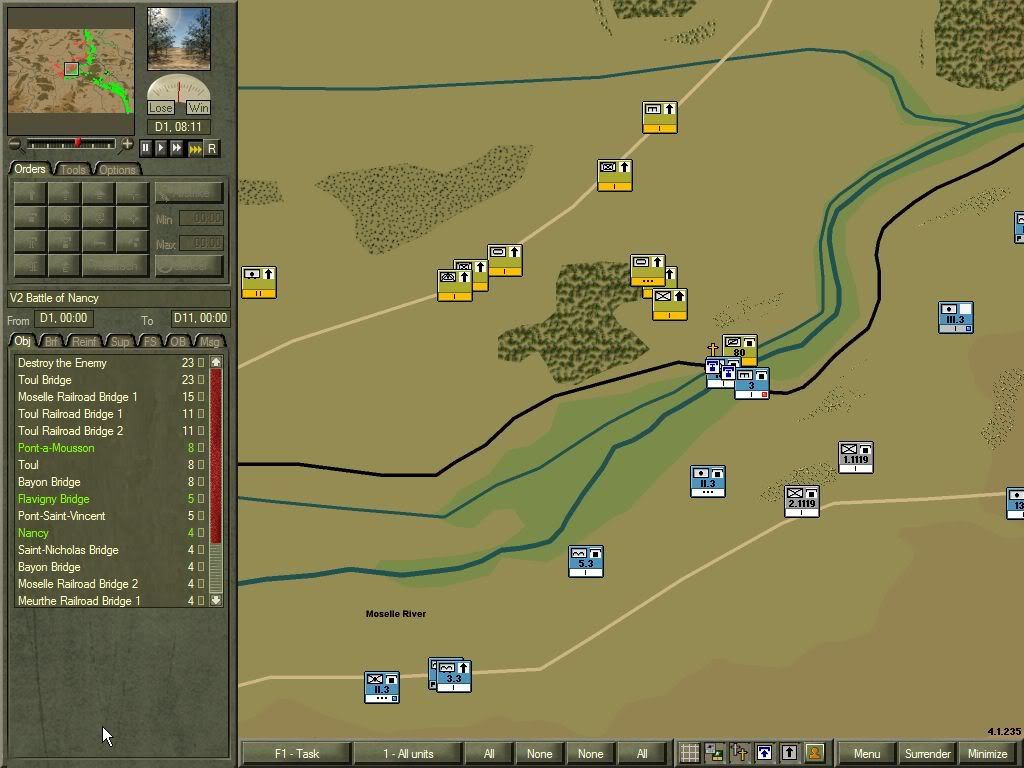Open the F1 - Task filter

click(297, 754)
